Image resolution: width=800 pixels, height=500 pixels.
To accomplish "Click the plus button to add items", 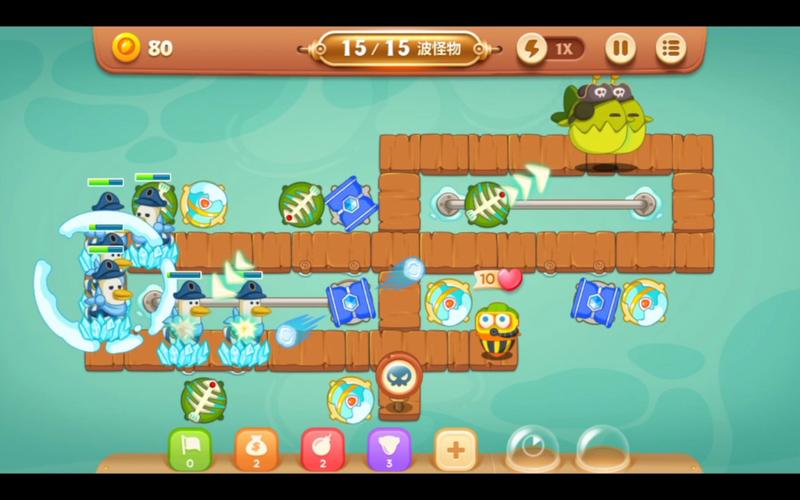I will (455, 449).
